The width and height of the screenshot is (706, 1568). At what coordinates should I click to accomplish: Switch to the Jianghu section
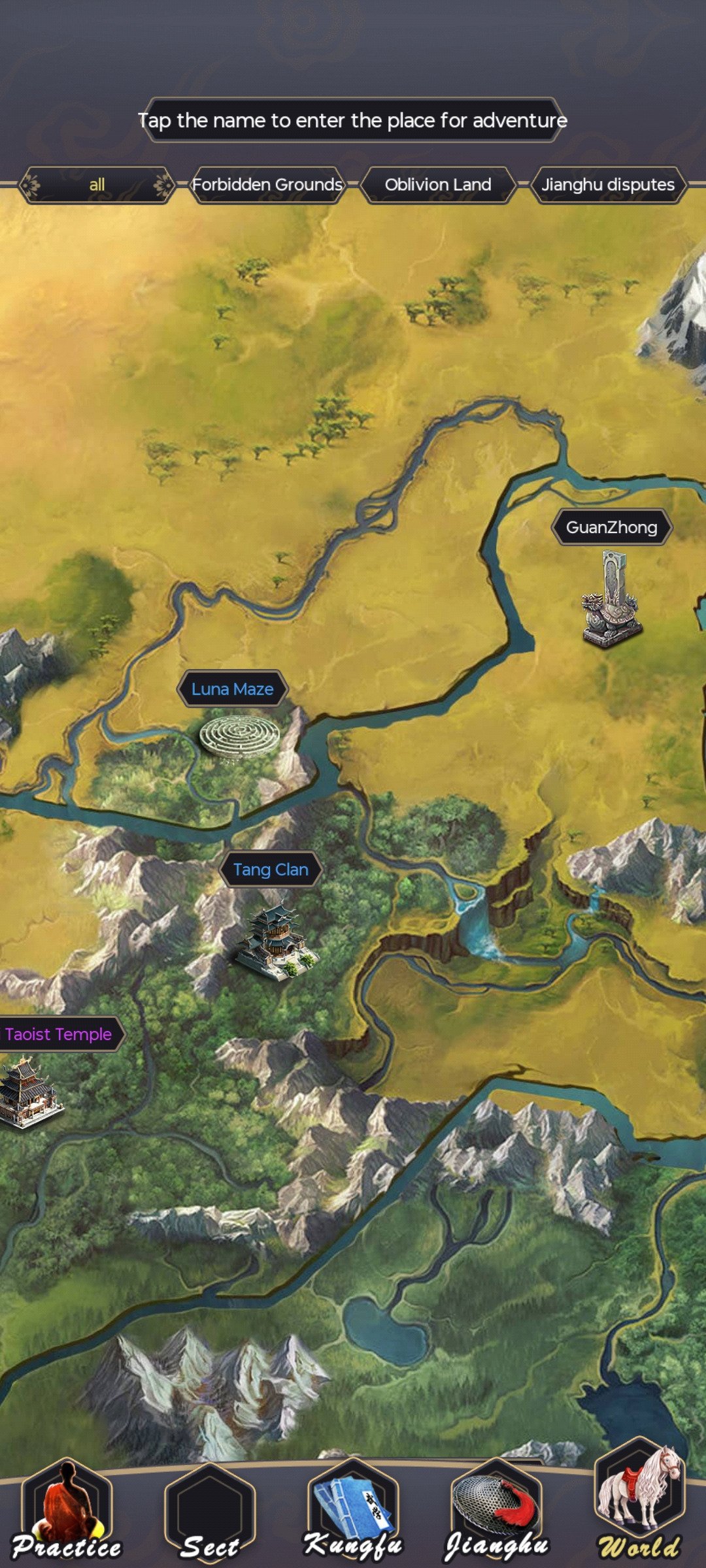tap(497, 1512)
